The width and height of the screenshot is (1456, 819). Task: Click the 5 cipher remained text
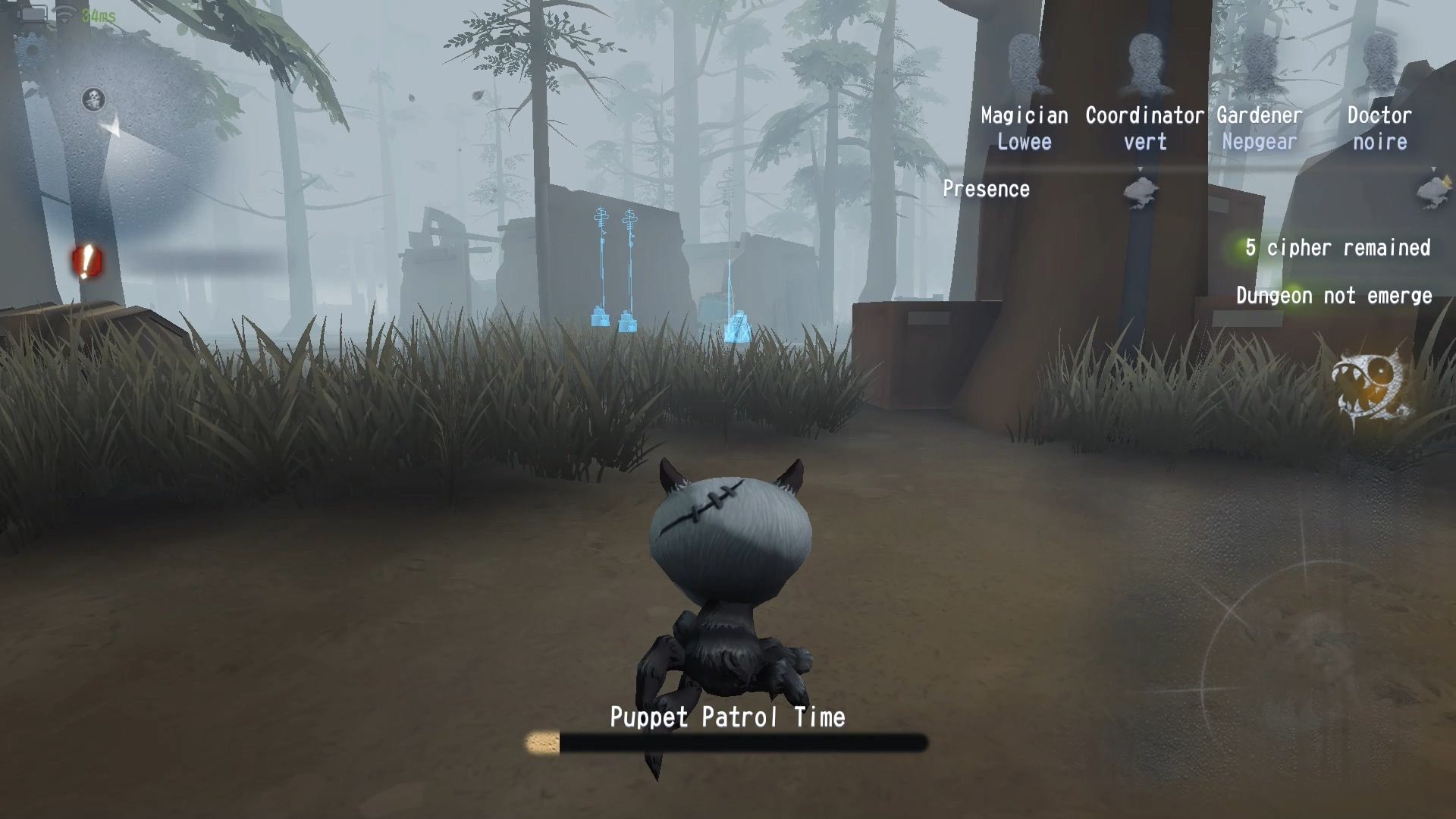point(1337,247)
